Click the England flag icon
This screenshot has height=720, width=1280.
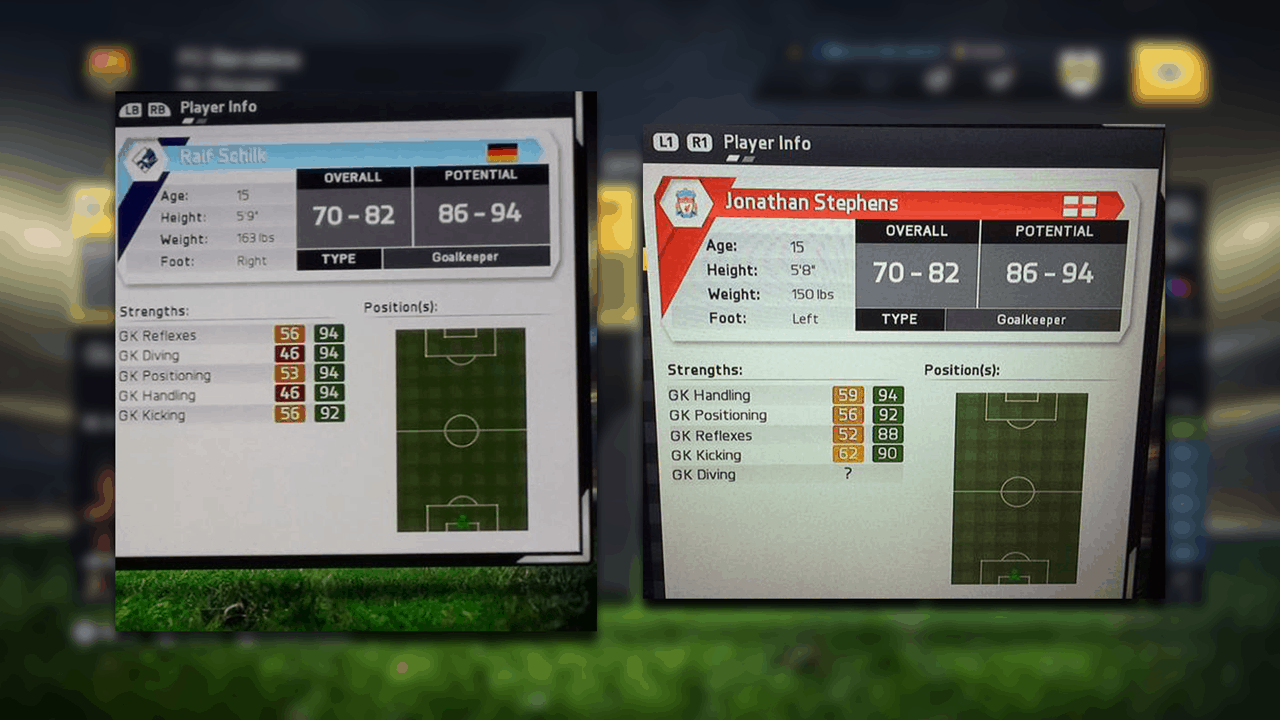[x=1079, y=206]
